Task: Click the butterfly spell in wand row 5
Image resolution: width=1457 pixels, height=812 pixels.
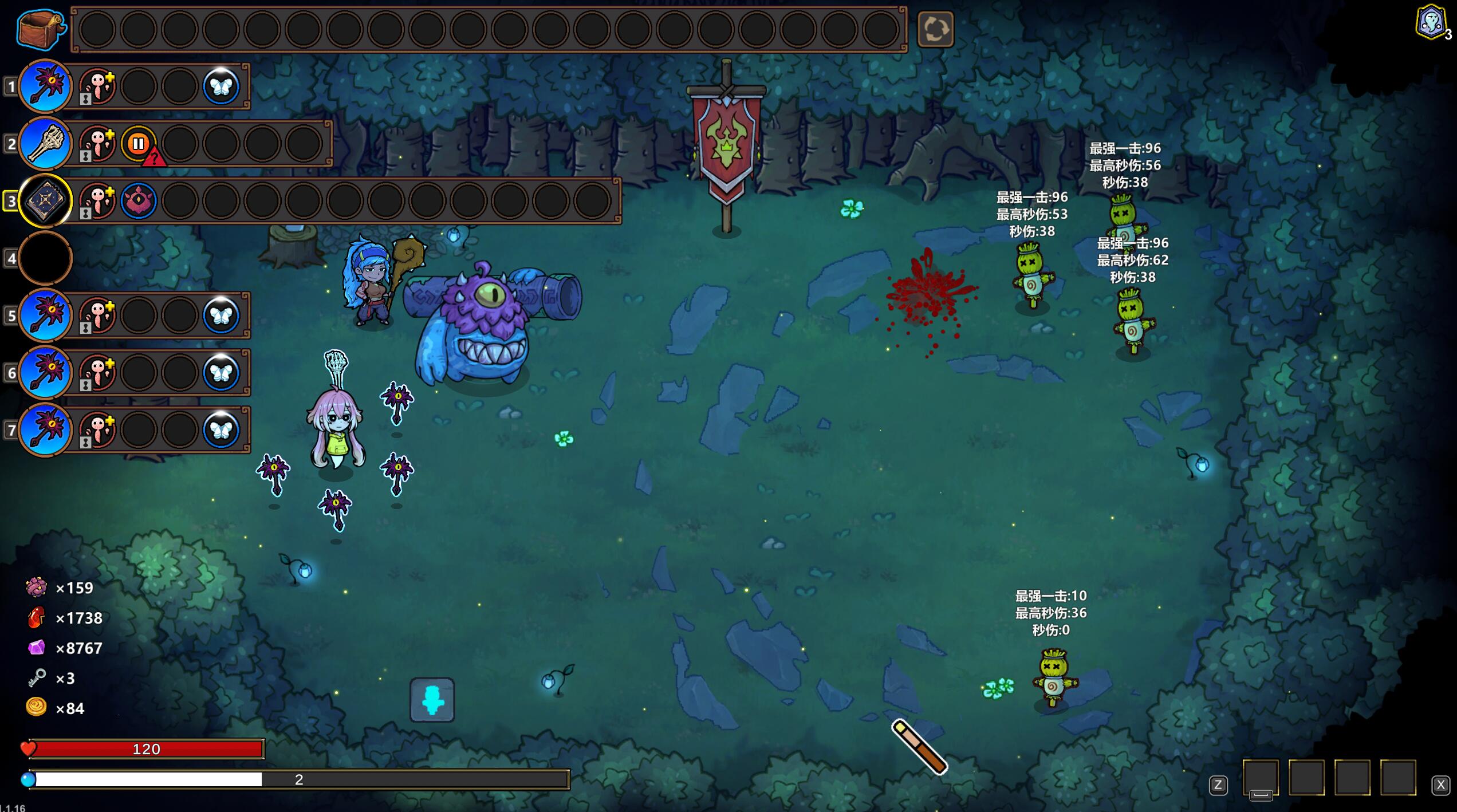Action: 221,315
